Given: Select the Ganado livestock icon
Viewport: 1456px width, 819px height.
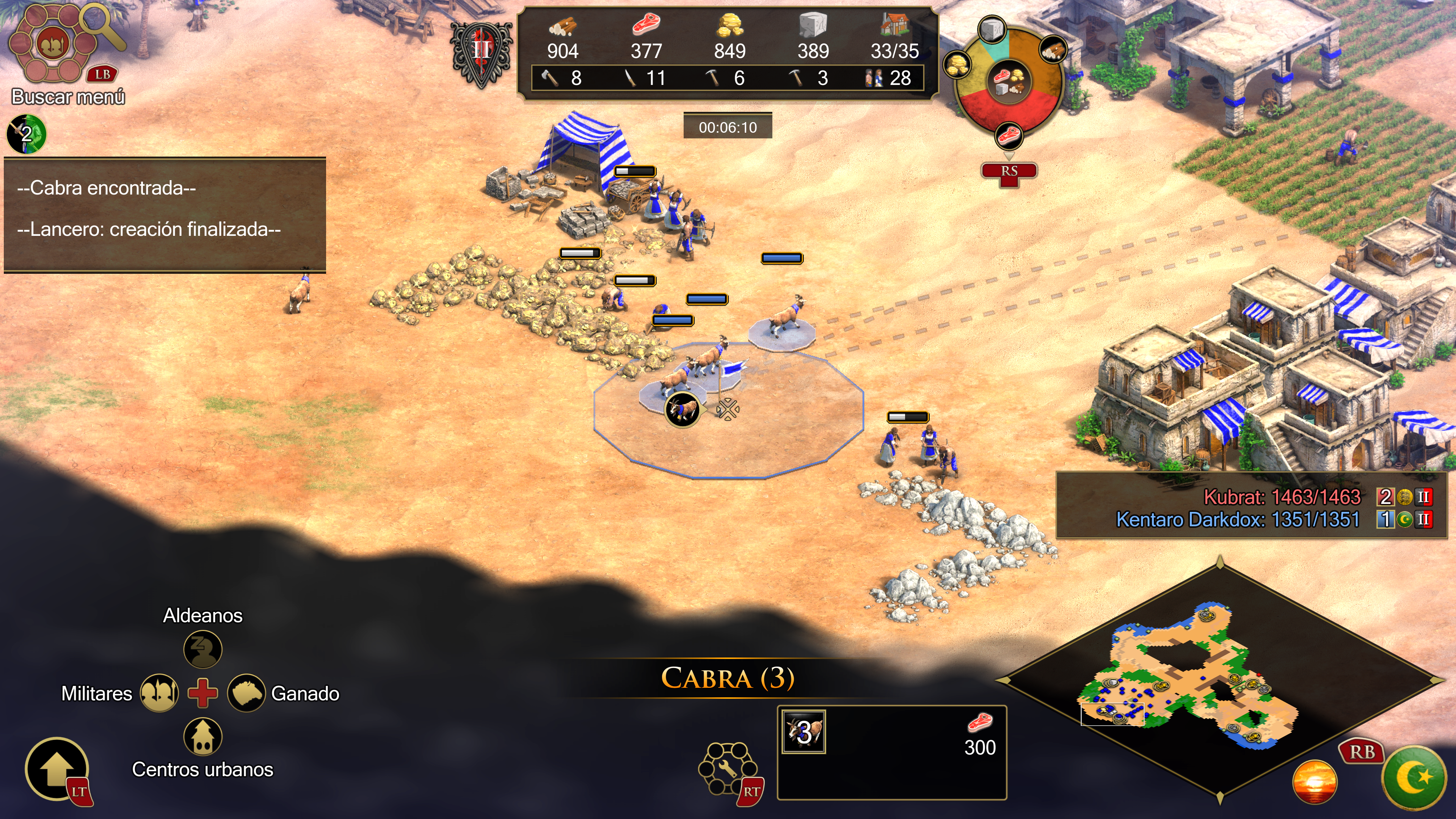Looking at the screenshot, I should (246, 693).
